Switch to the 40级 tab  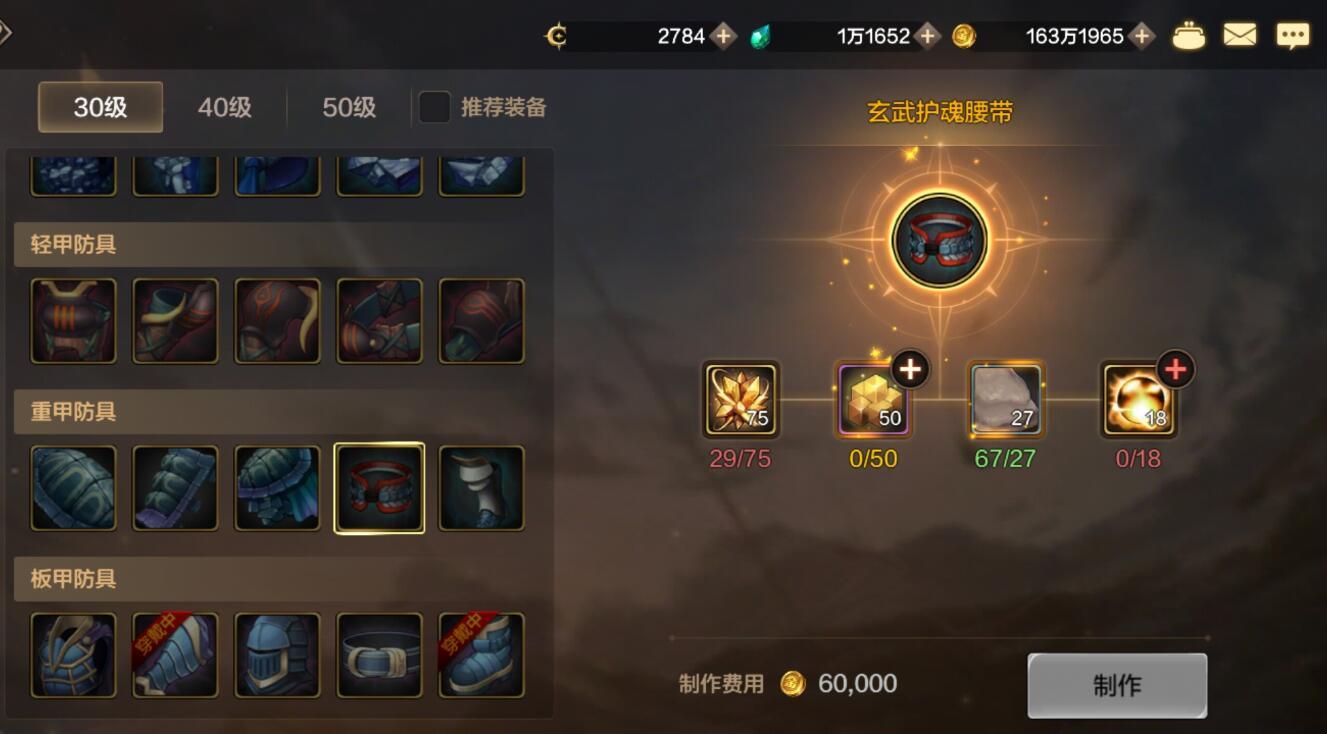pyautogui.click(x=222, y=108)
